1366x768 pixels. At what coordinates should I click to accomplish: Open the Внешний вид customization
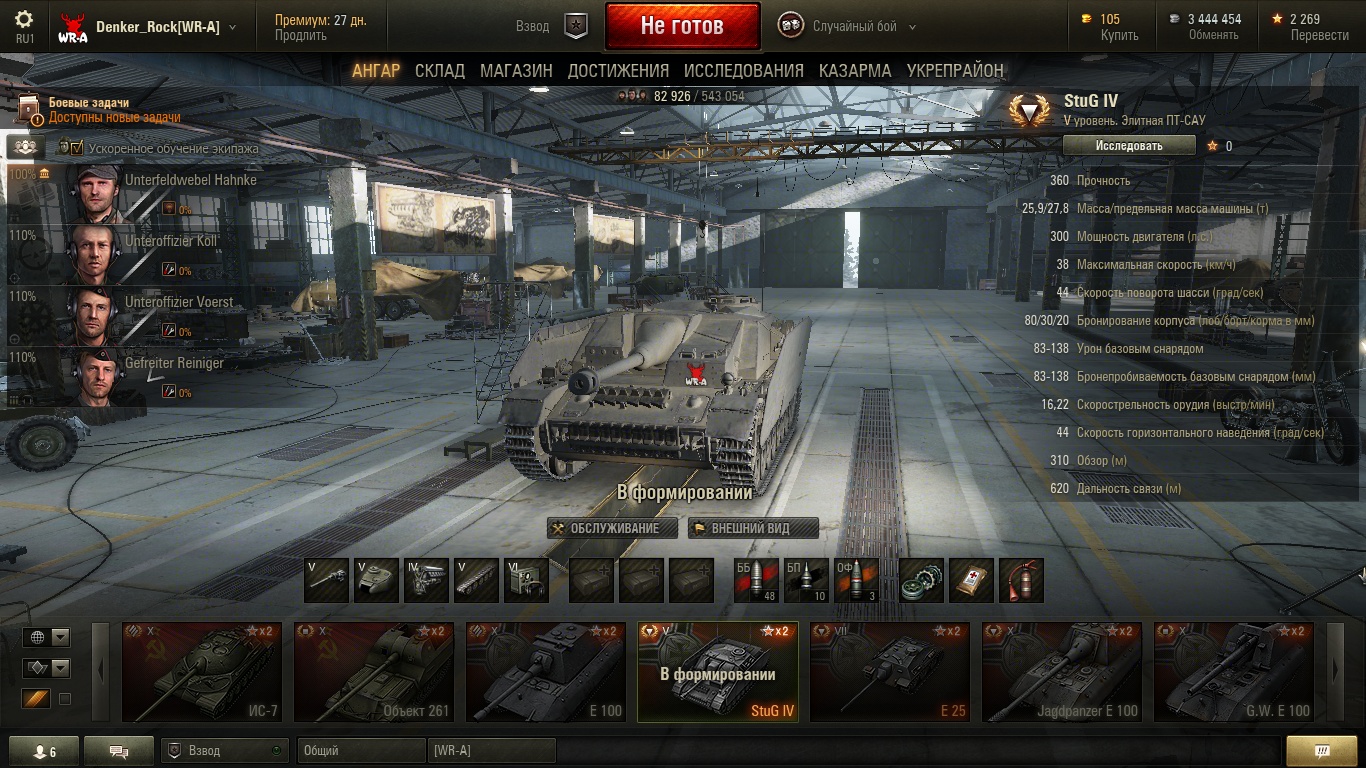click(x=753, y=528)
